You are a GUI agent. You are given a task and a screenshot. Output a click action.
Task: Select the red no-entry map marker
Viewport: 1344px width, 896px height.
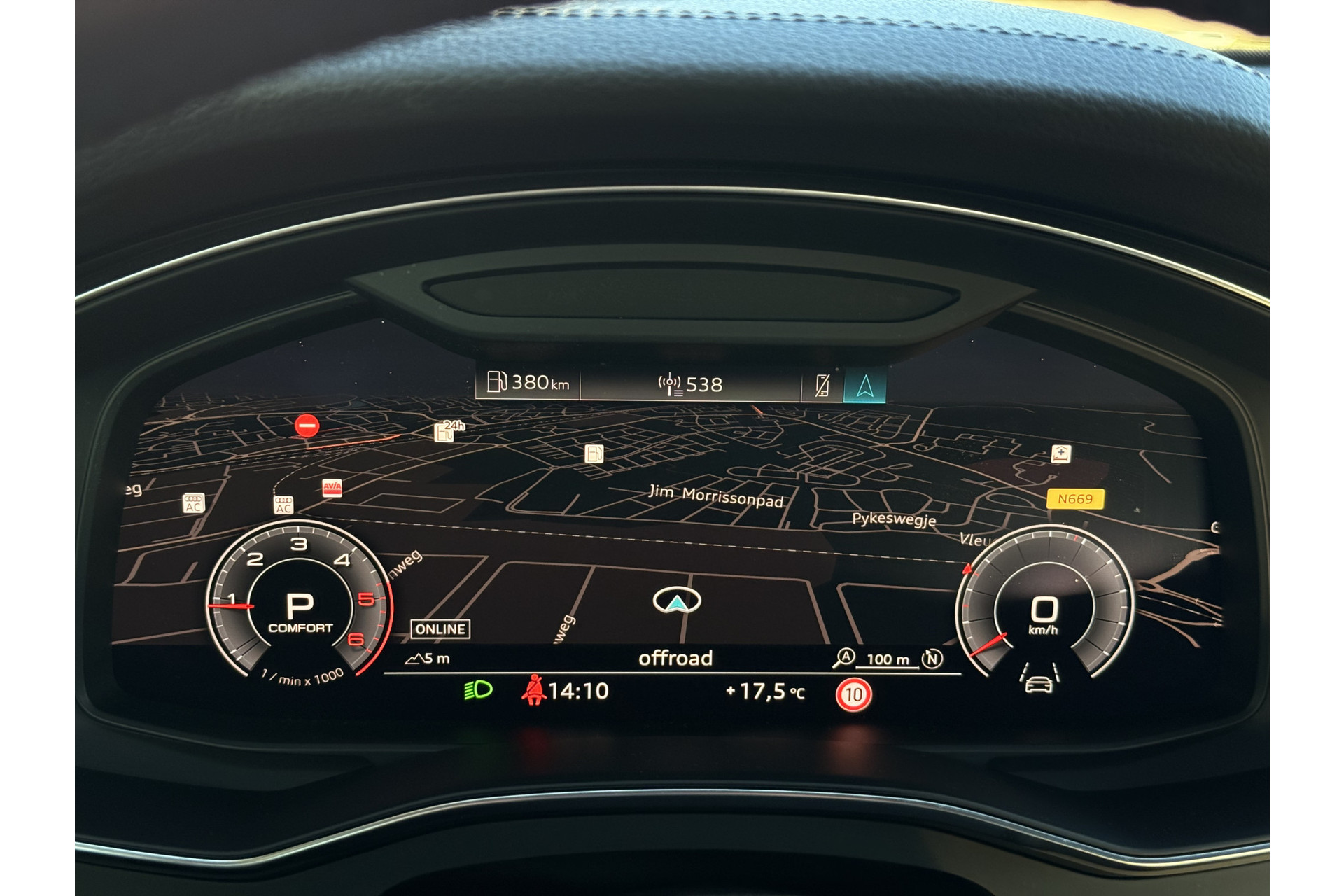tap(307, 425)
